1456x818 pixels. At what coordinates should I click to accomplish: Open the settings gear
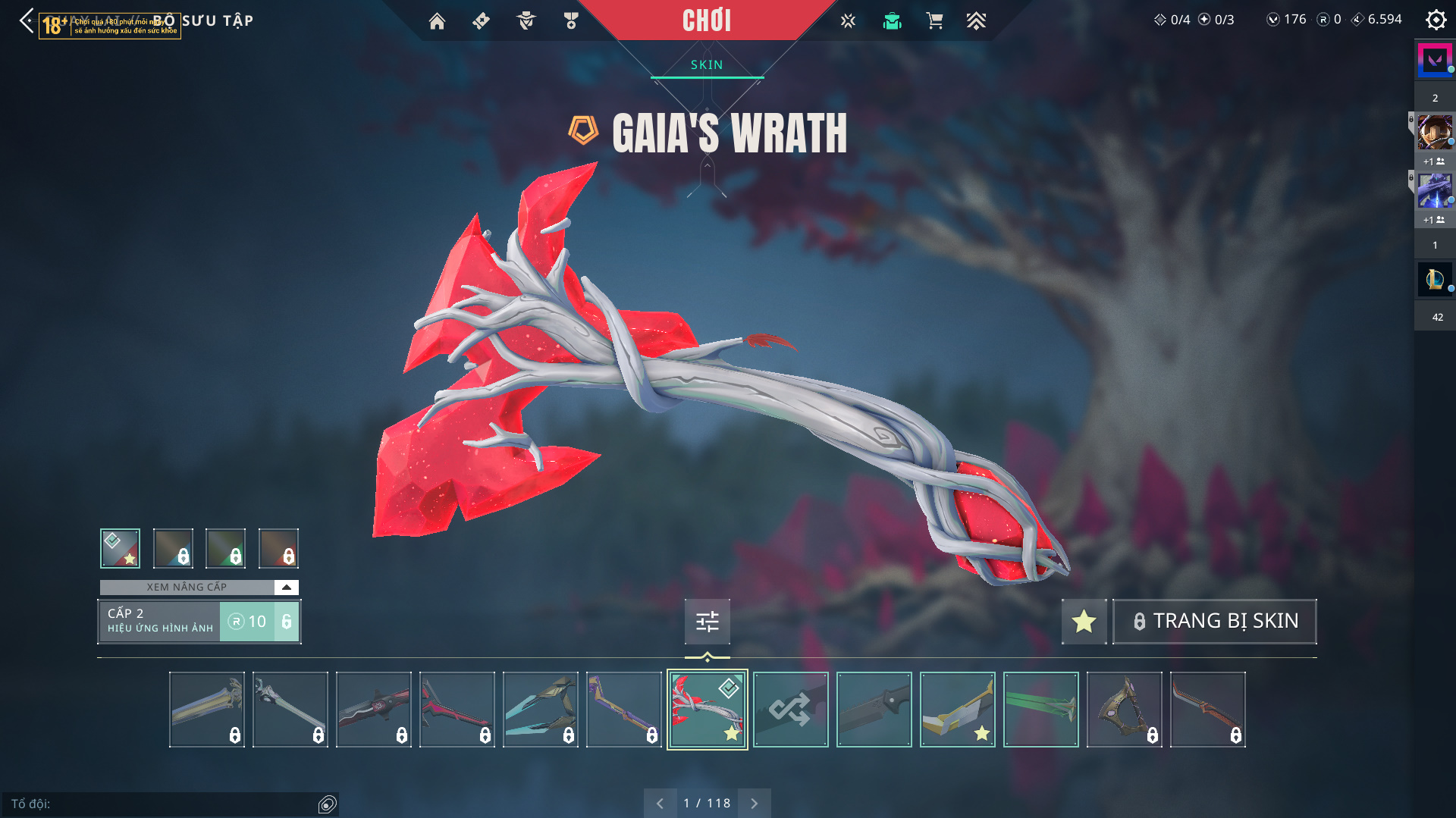(x=1436, y=20)
